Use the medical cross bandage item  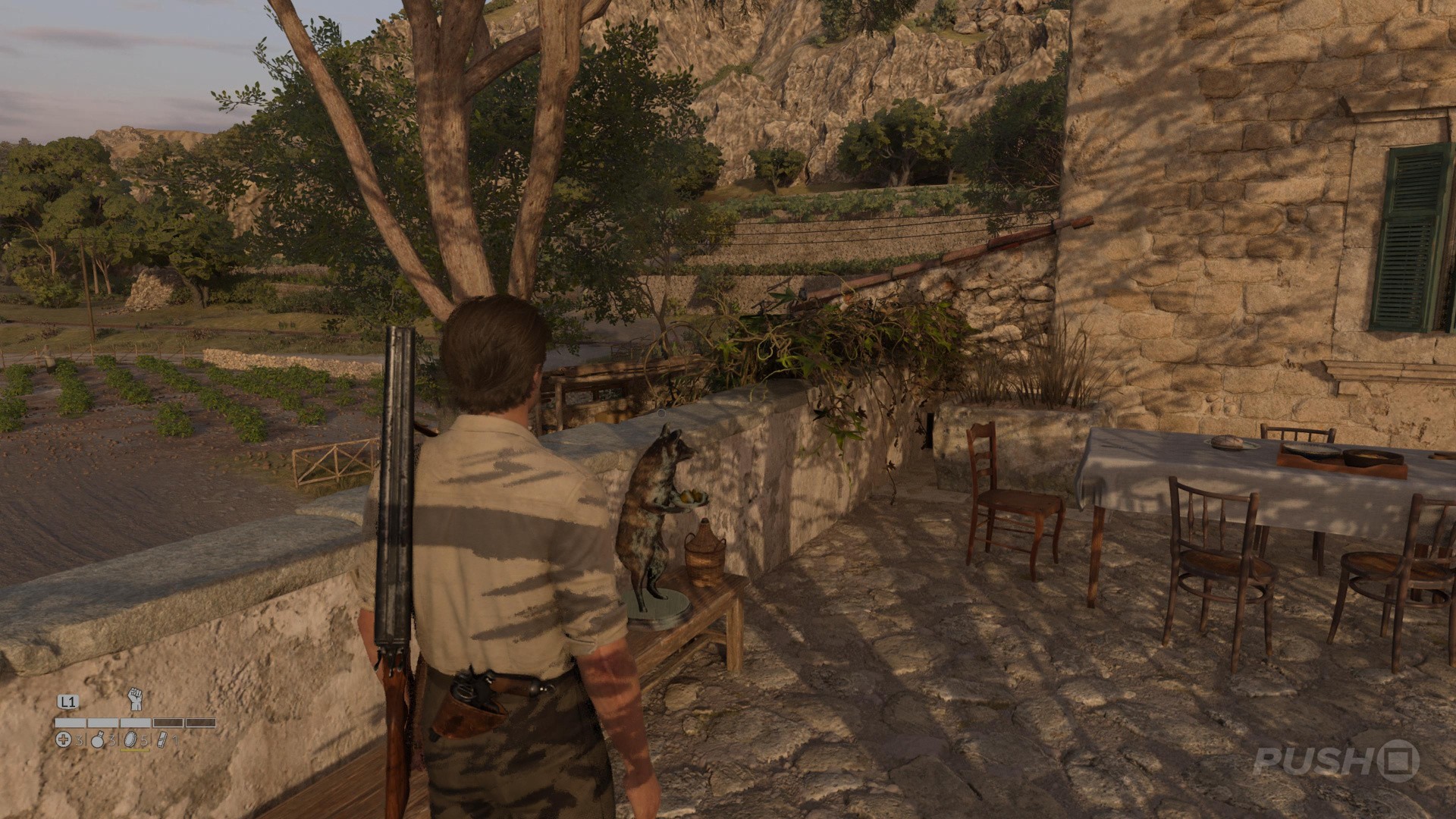64,740
